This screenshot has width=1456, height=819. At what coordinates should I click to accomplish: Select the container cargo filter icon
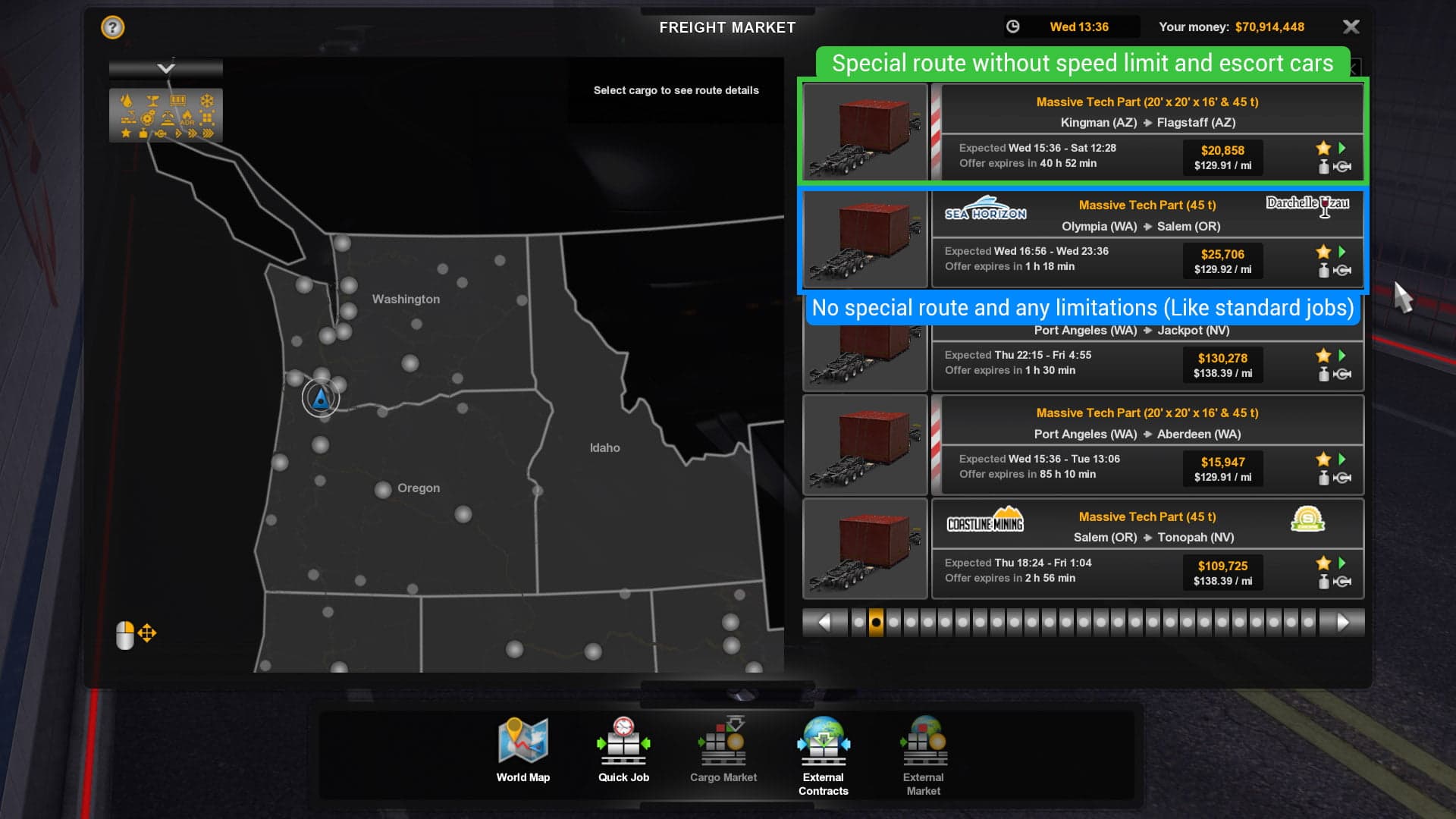click(178, 101)
